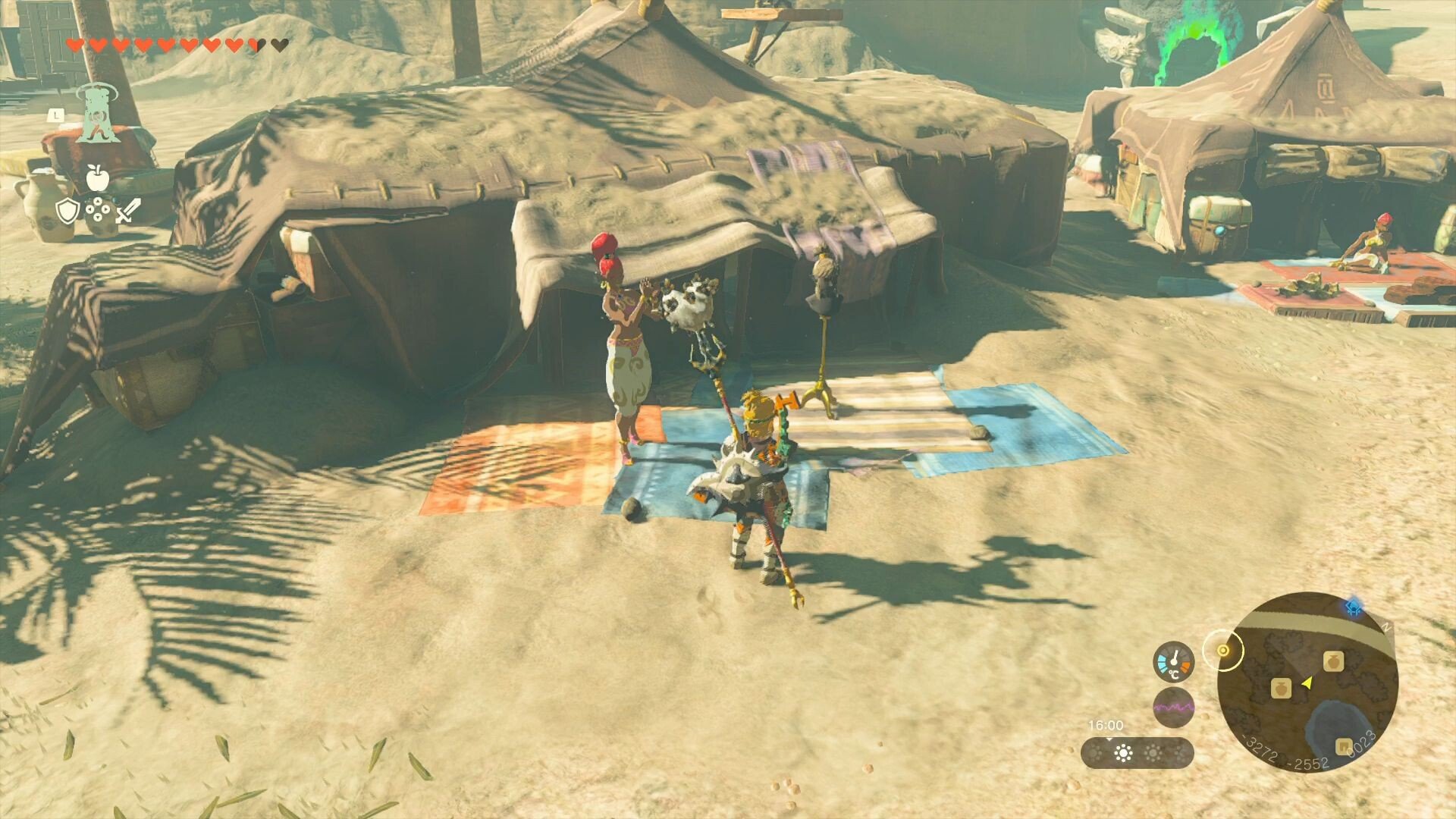Open the circular minimap

[1307, 682]
